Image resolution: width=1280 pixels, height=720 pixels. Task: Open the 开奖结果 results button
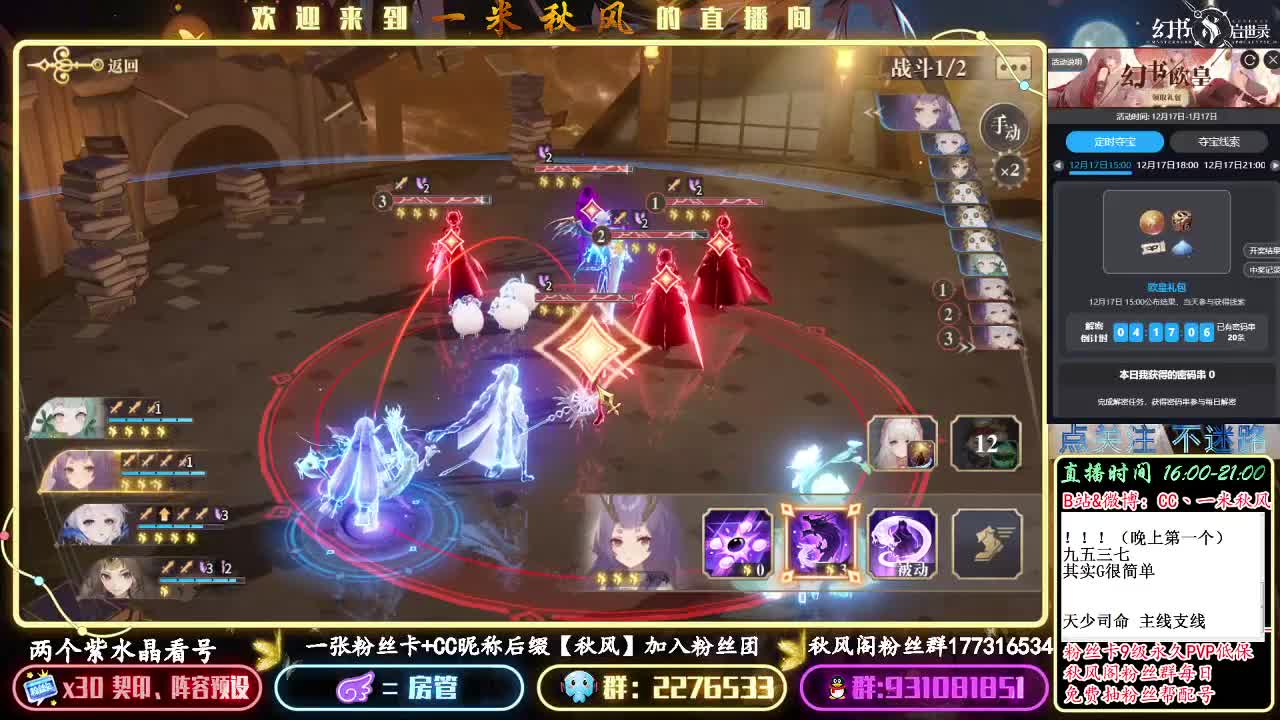point(1263,250)
